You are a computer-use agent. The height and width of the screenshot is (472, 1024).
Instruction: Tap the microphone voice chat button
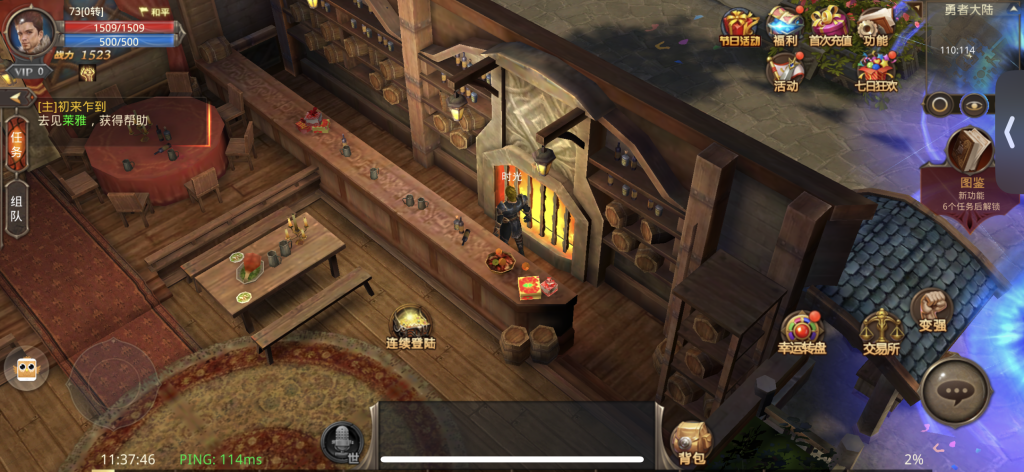[341, 440]
